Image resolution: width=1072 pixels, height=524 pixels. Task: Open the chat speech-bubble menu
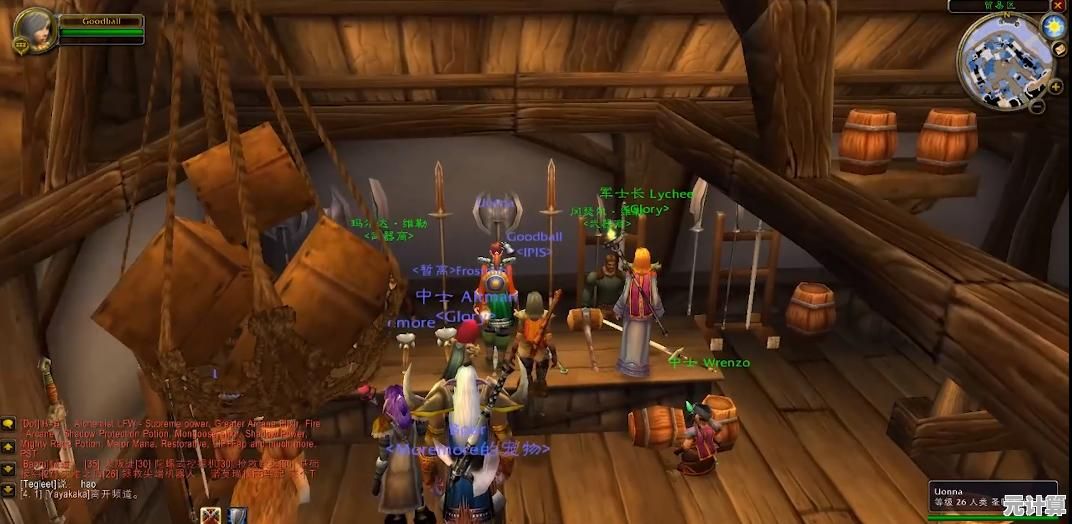tap(8, 424)
